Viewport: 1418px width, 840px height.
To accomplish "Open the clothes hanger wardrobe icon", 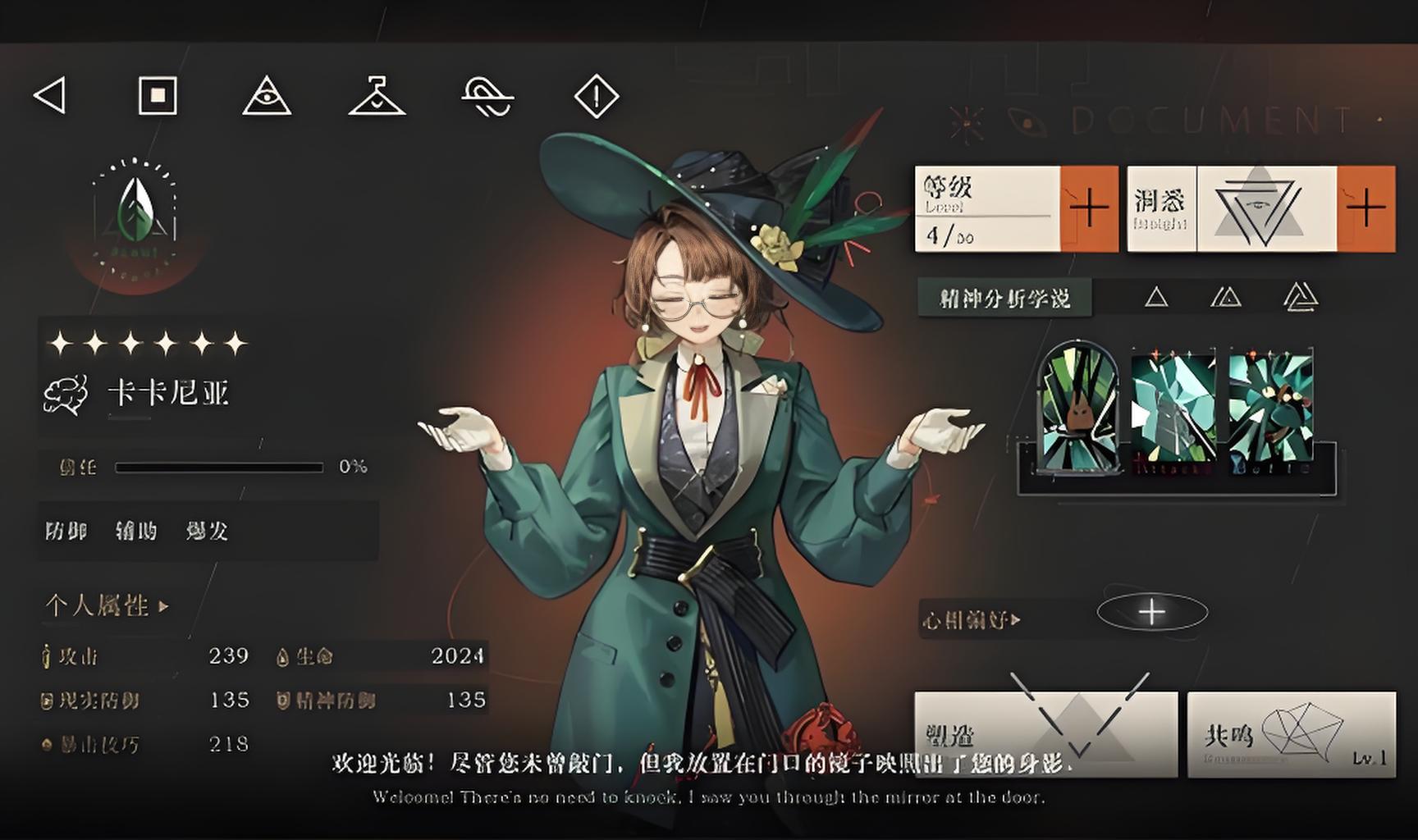I will (377, 97).
